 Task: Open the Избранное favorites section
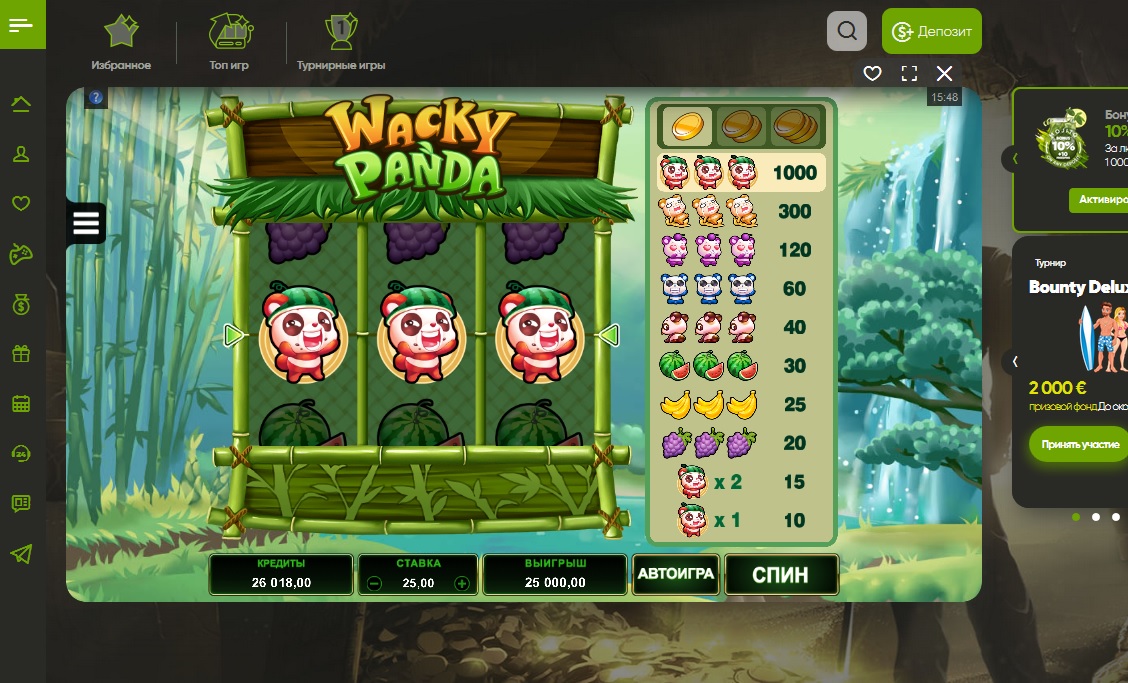[x=121, y=43]
